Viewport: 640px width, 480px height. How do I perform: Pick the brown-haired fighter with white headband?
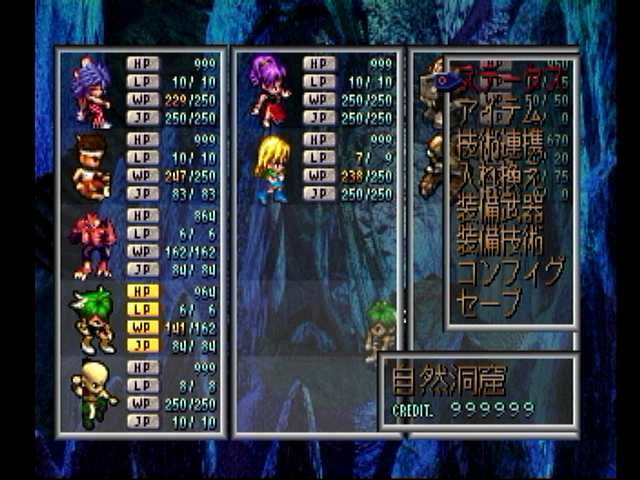tap(92, 167)
